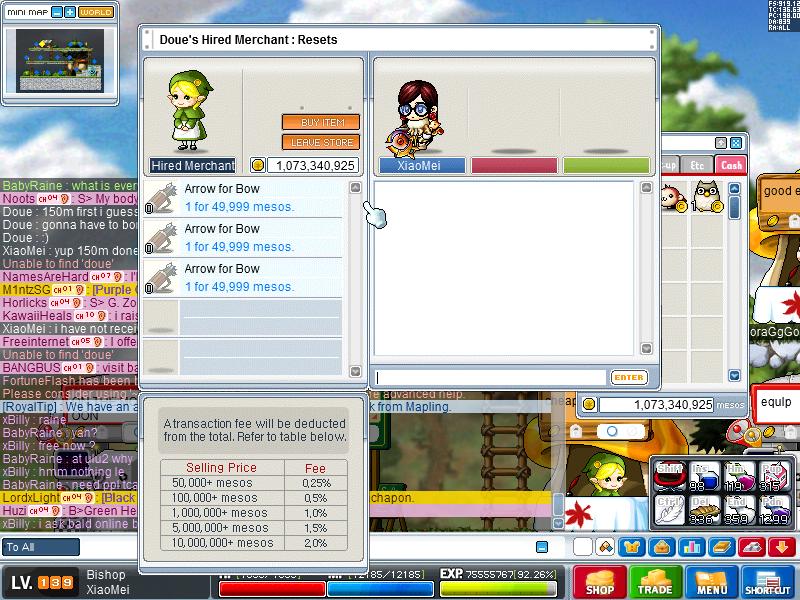Viewport: 800px width, 600px height.
Task: Shrink the minimap with minus button
Action: point(57,12)
